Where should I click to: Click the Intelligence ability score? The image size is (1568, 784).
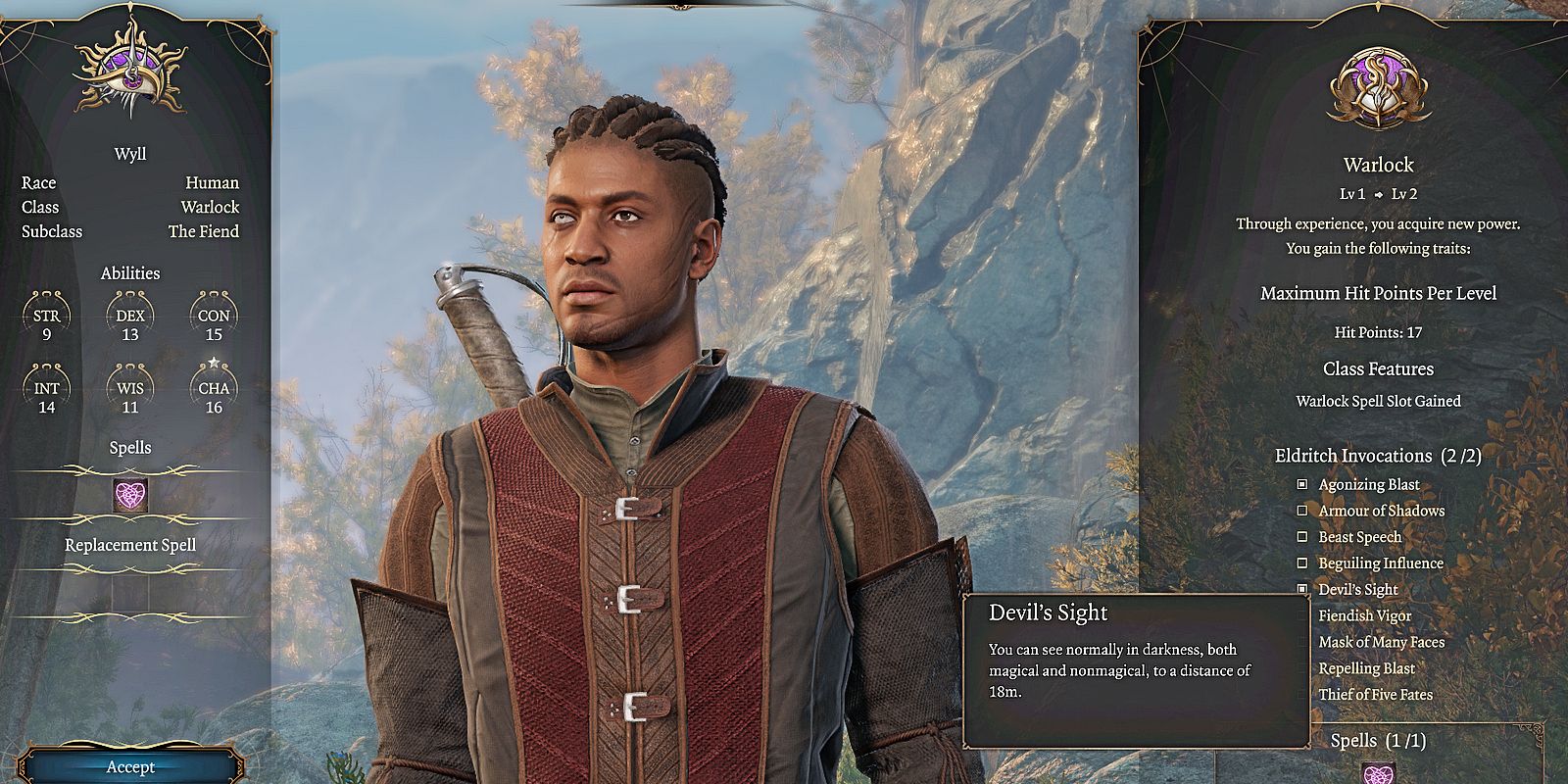click(46, 396)
